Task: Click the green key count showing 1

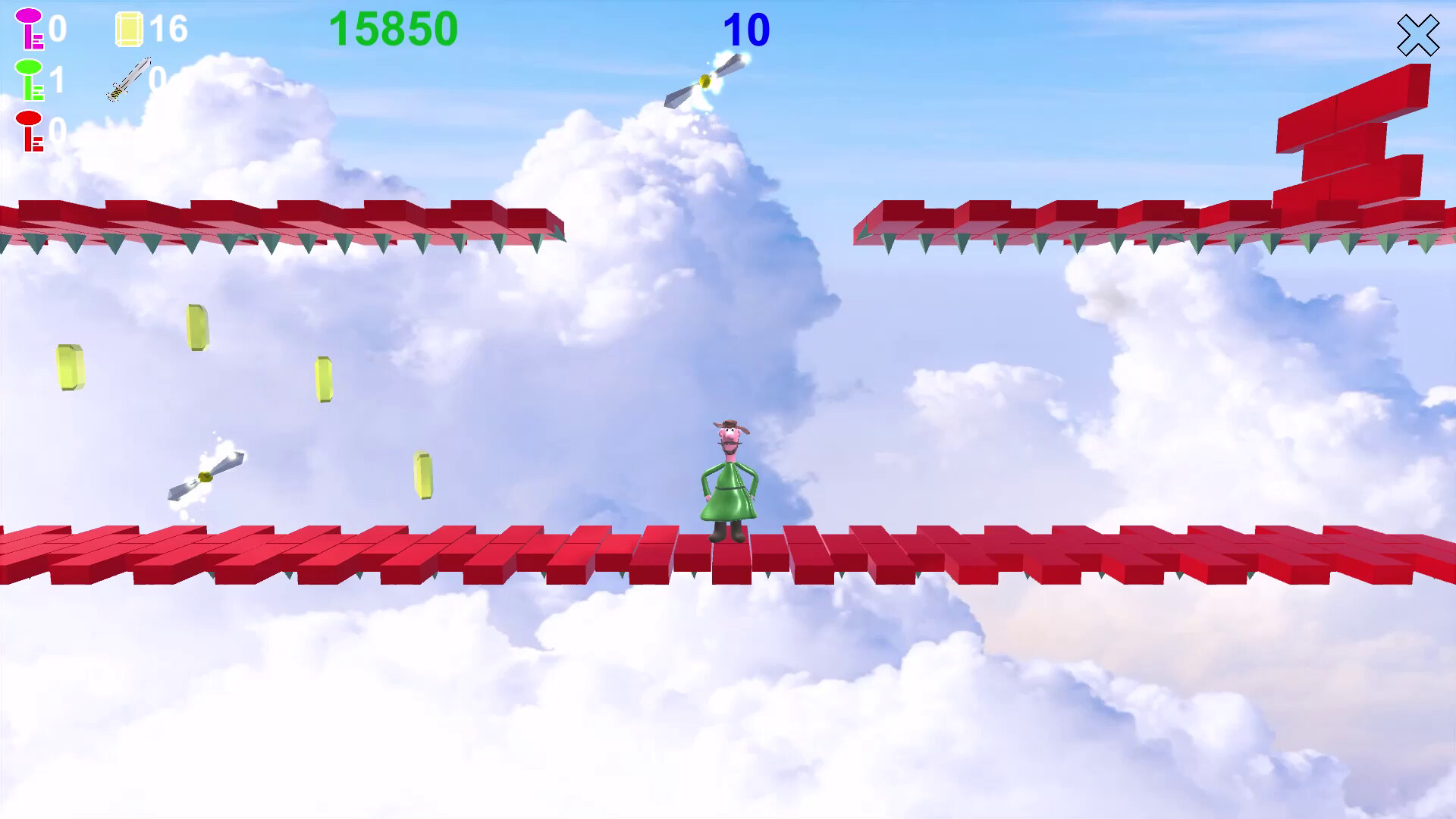Action: pos(59,80)
